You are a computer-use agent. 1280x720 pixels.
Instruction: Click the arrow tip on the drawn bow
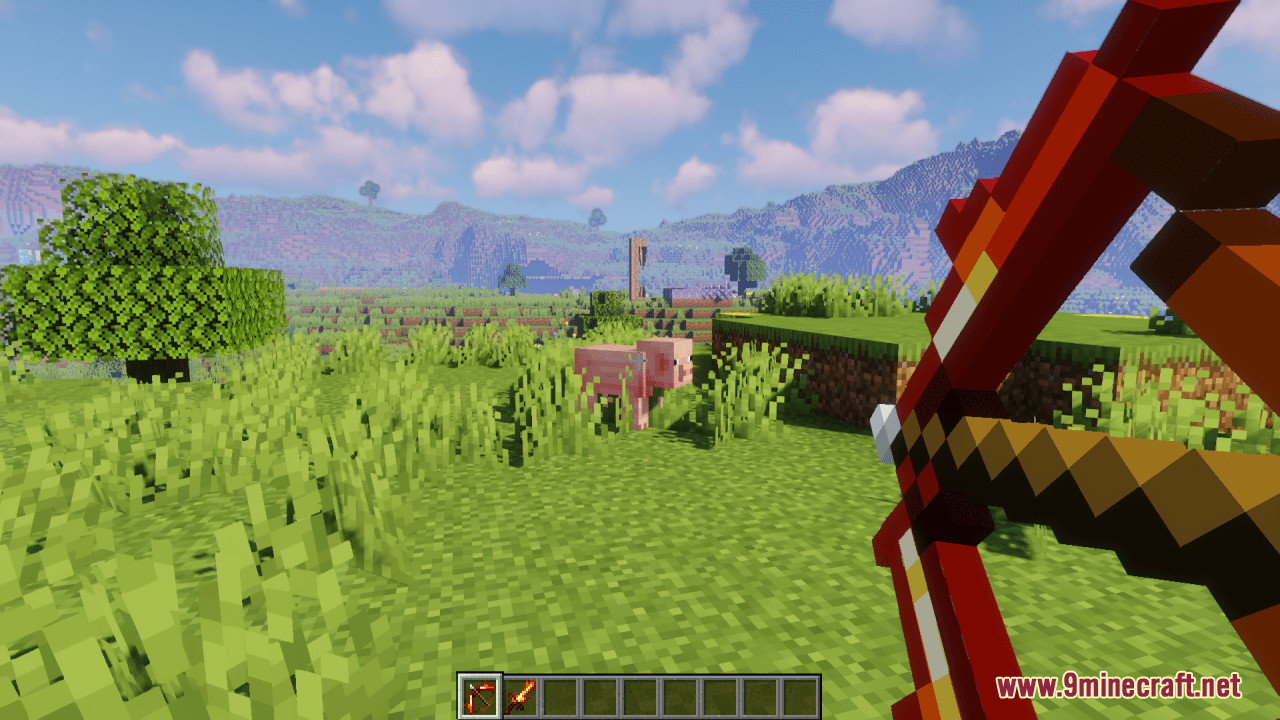click(x=884, y=430)
